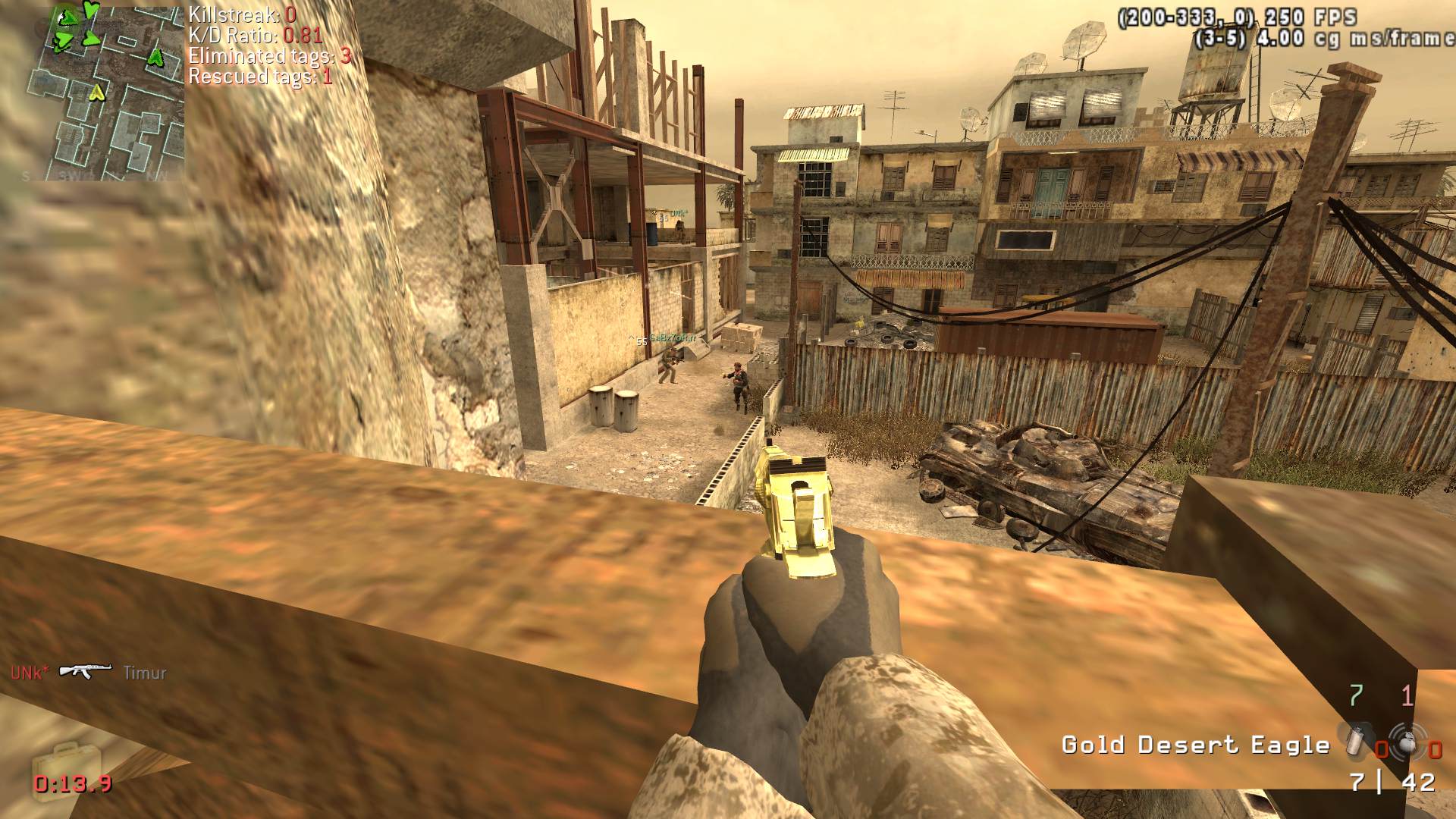Click the AK-47 icon in the killfeed
This screenshot has width=1456, height=819.
[x=85, y=671]
